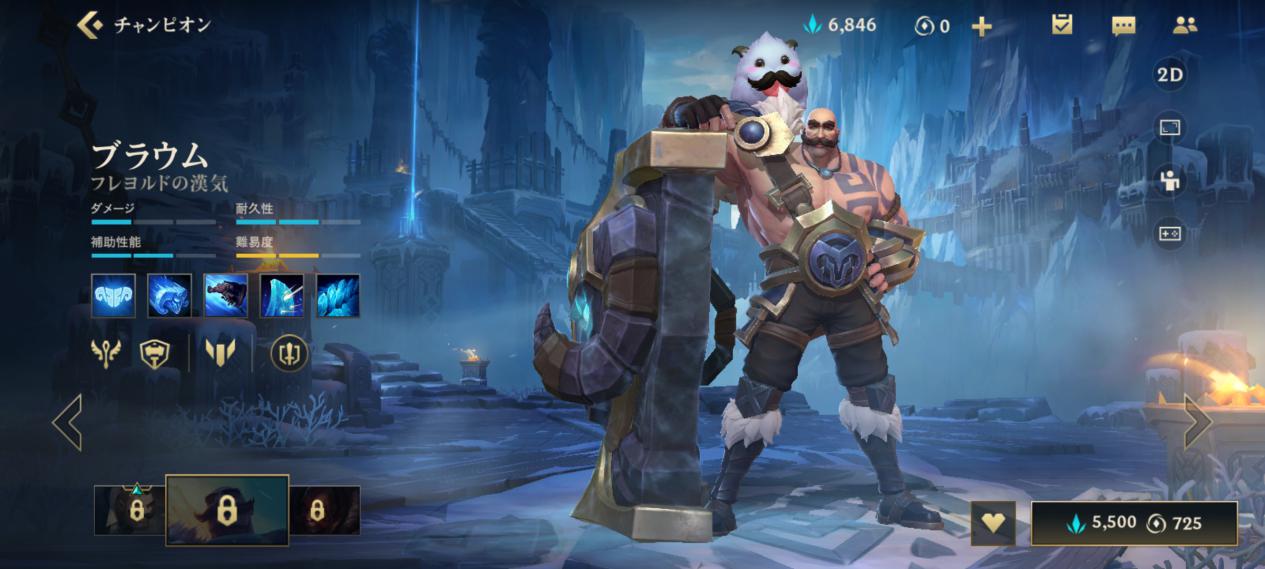Show the previous champion with left arrow
The height and width of the screenshot is (569, 1265).
click(67, 421)
